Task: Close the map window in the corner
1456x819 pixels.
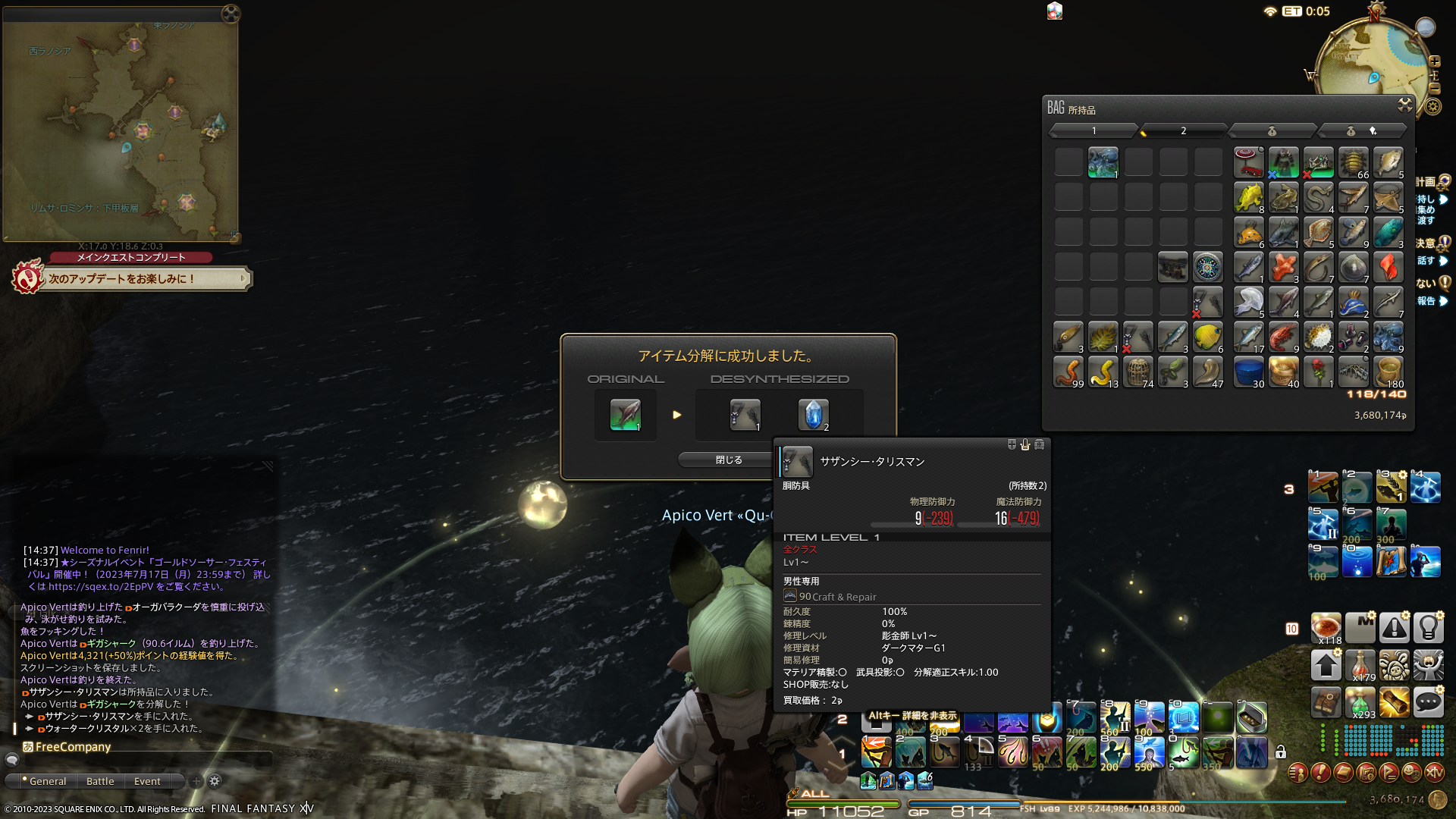Action: (231, 14)
